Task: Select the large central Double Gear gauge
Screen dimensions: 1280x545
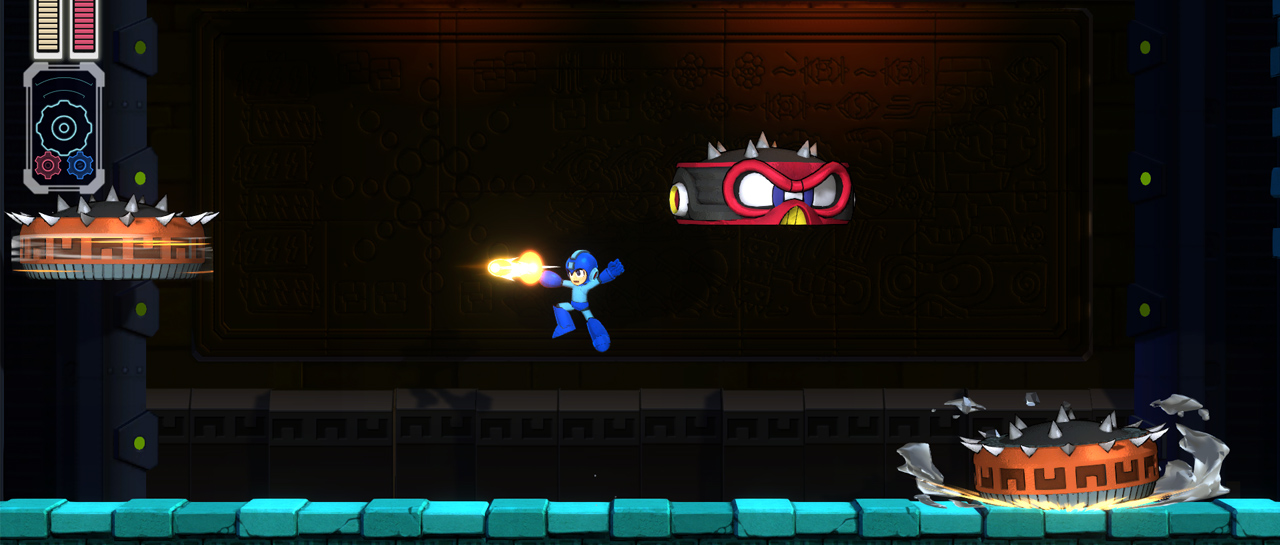Action: tap(63, 127)
